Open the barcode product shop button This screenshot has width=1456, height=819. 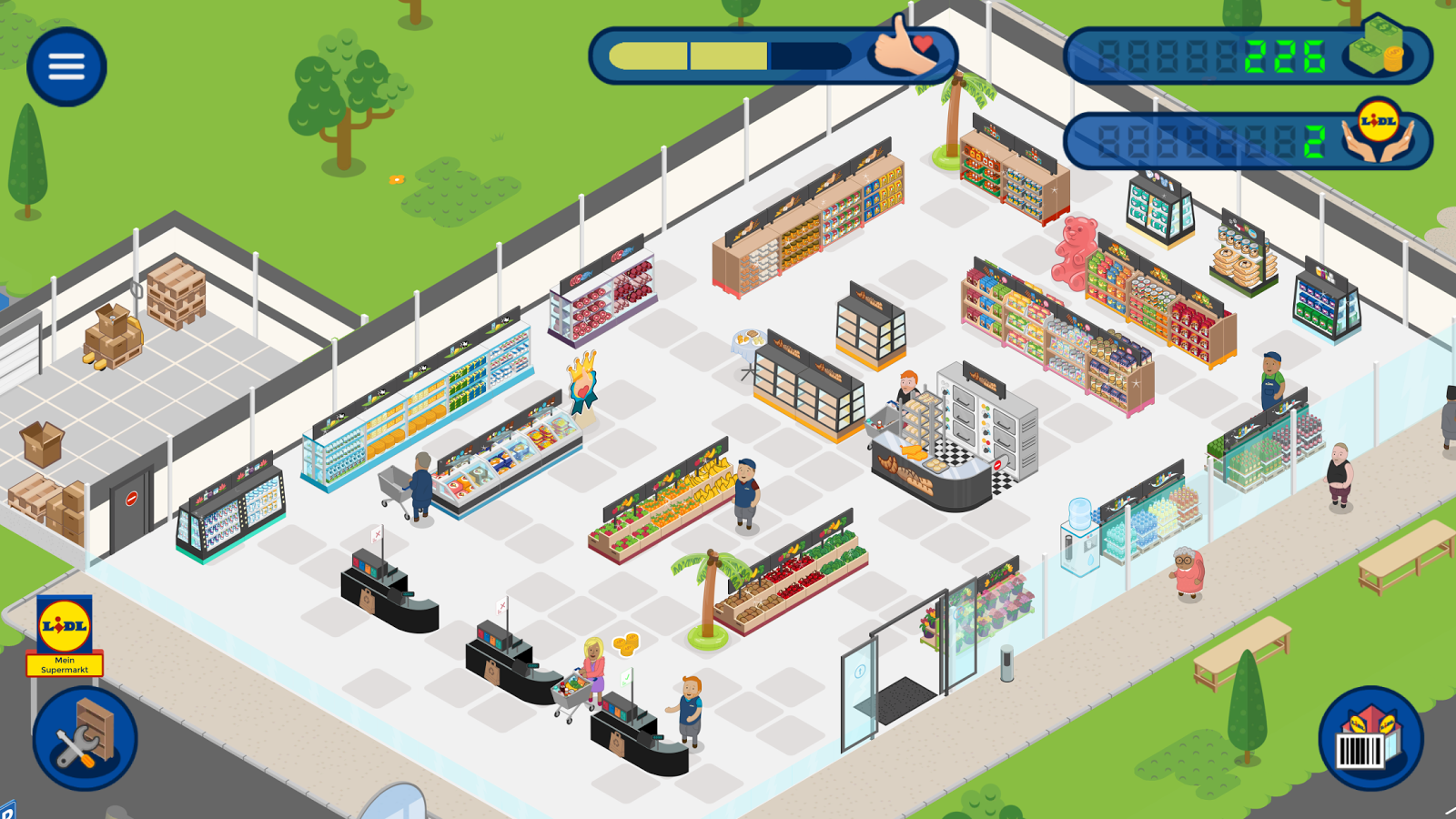point(1370,738)
